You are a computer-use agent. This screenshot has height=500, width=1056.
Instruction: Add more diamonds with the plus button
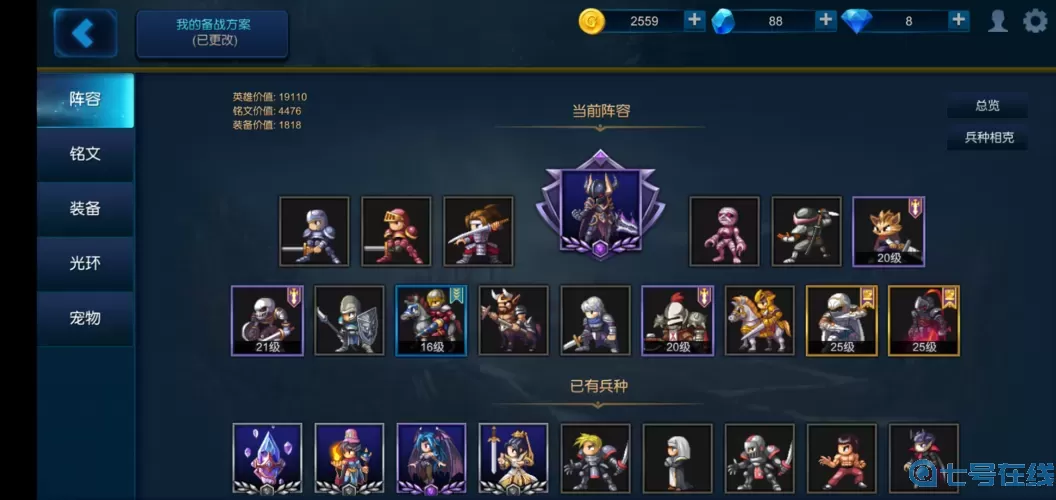(x=958, y=20)
